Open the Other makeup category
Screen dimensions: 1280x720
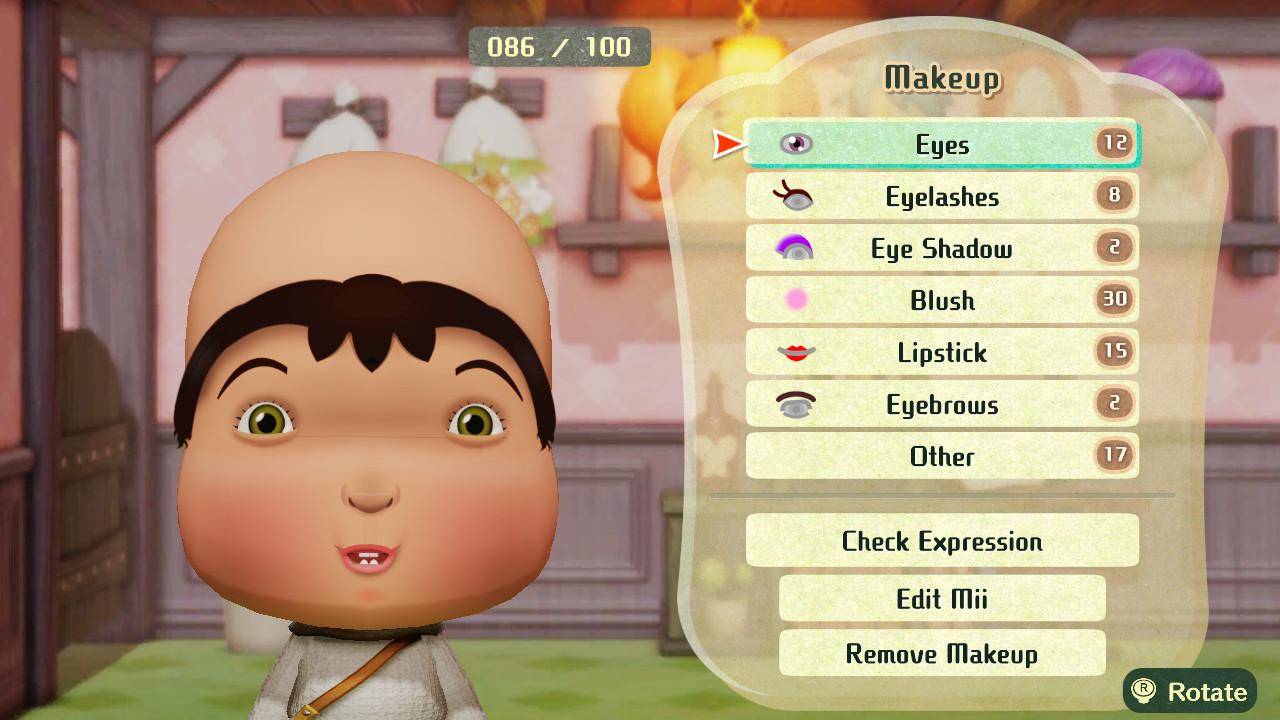pyautogui.click(x=940, y=457)
